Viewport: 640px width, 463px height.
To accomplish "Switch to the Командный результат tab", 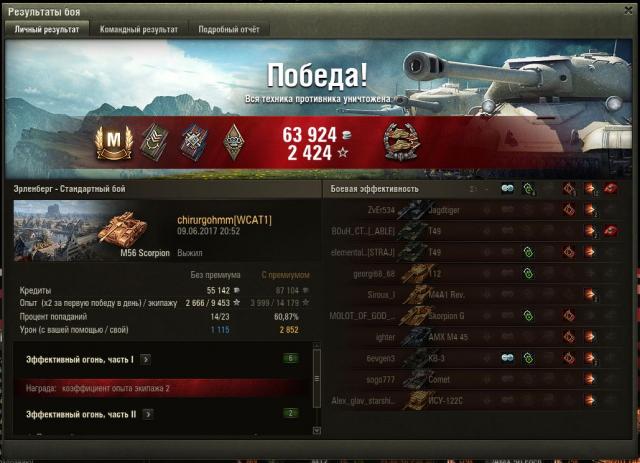I will point(138,30).
